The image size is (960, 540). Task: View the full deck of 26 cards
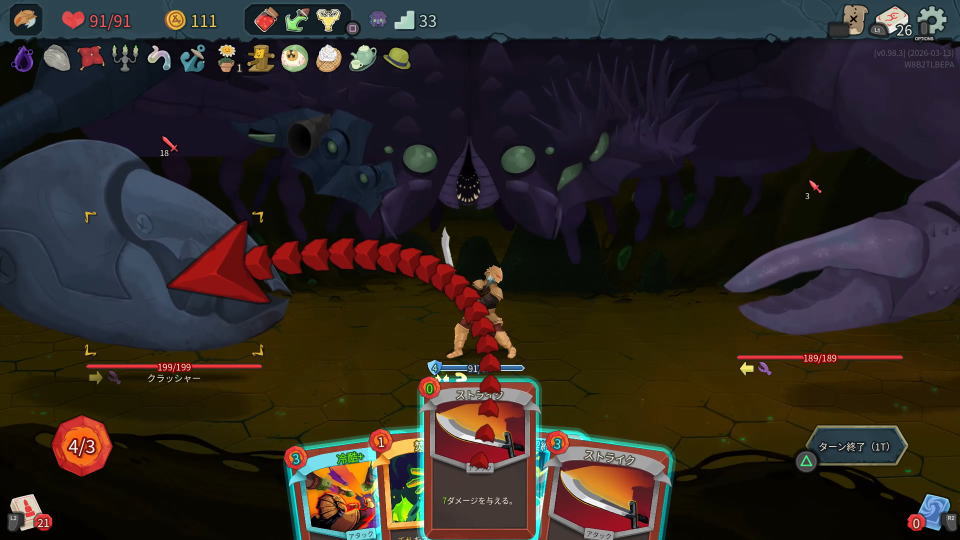(892, 21)
